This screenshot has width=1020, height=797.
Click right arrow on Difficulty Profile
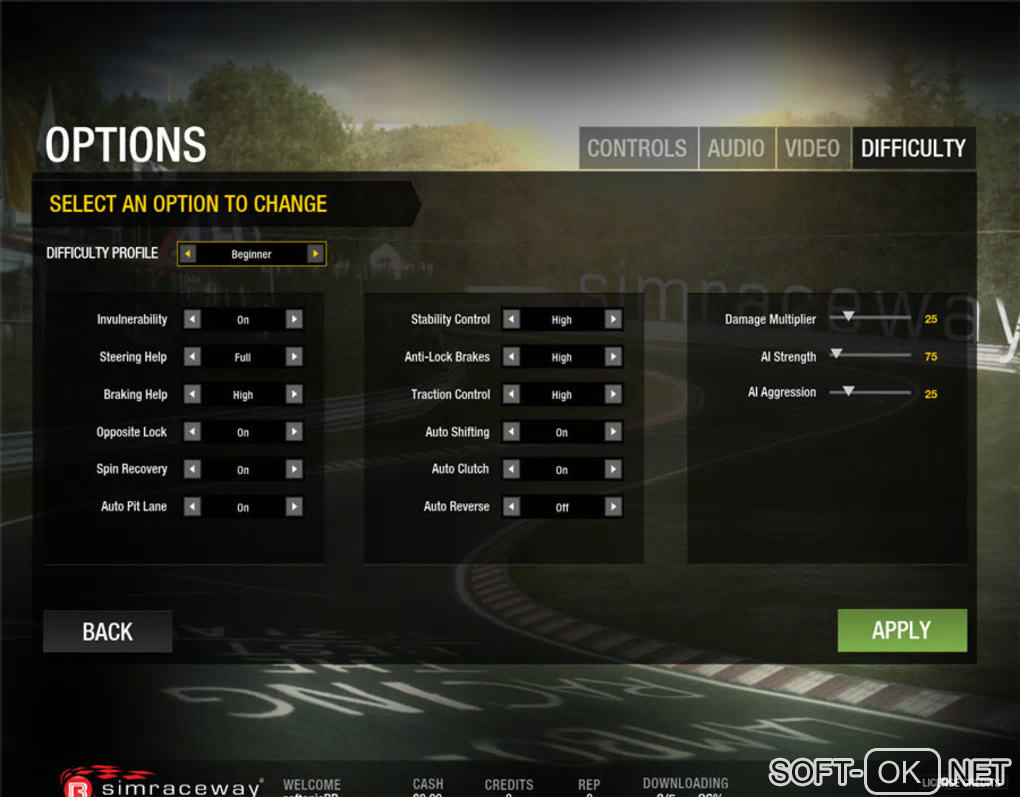pyautogui.click(x=315, y=254)
